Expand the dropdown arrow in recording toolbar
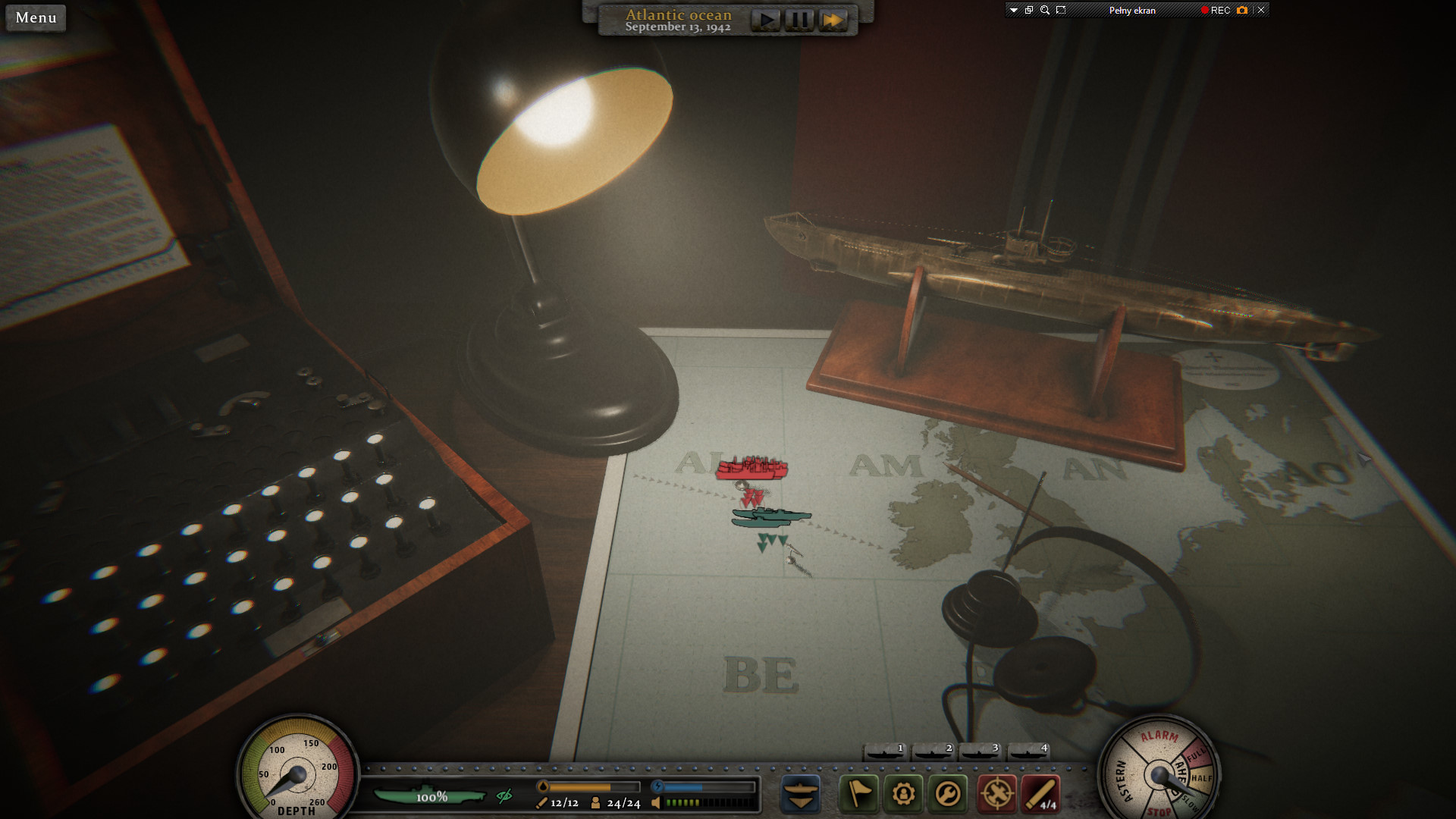1456x819 pixels. pos(1013,10)
